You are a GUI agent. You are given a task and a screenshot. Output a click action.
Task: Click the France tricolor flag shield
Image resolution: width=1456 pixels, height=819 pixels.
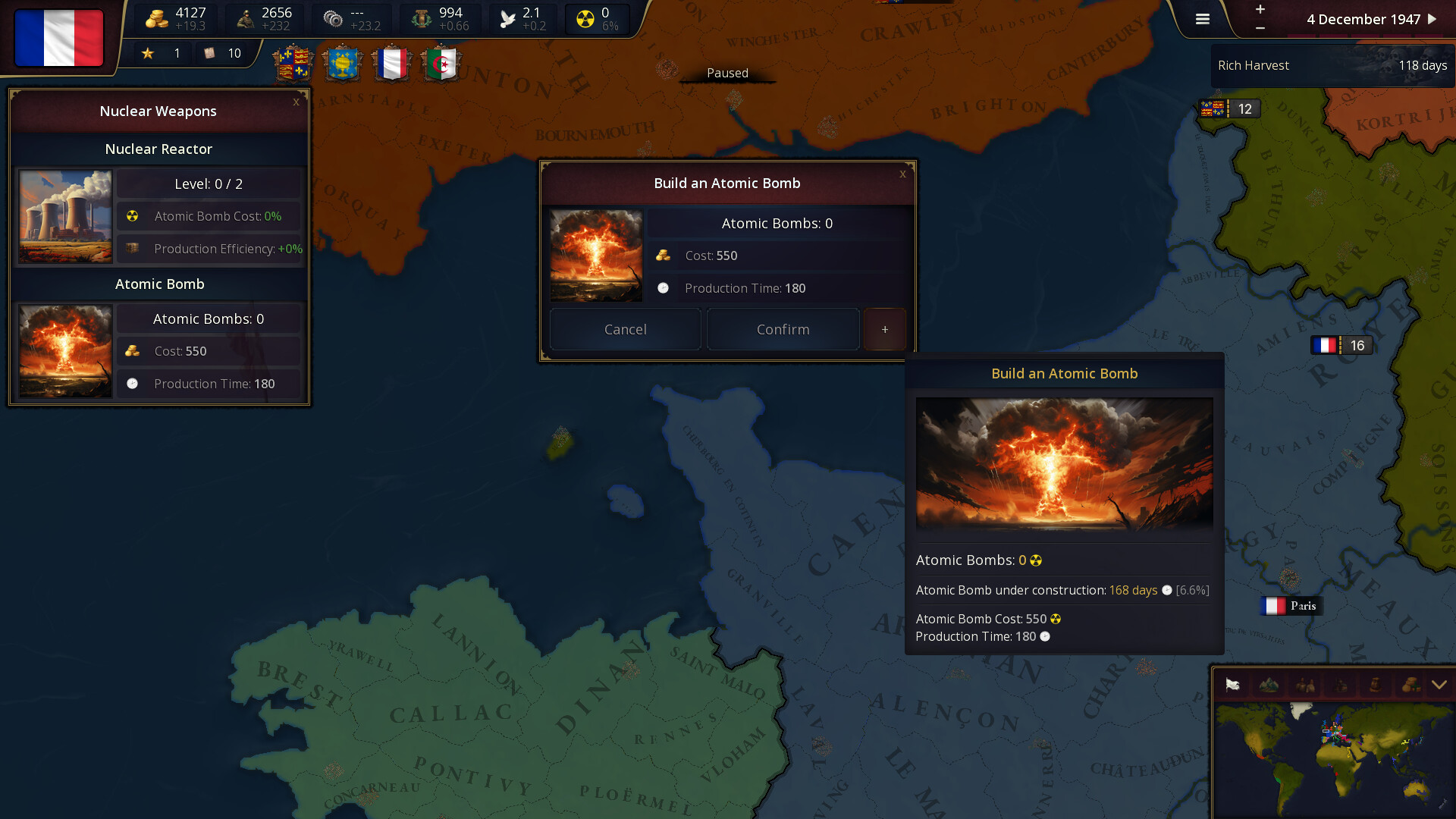click(x=393, y=64)
